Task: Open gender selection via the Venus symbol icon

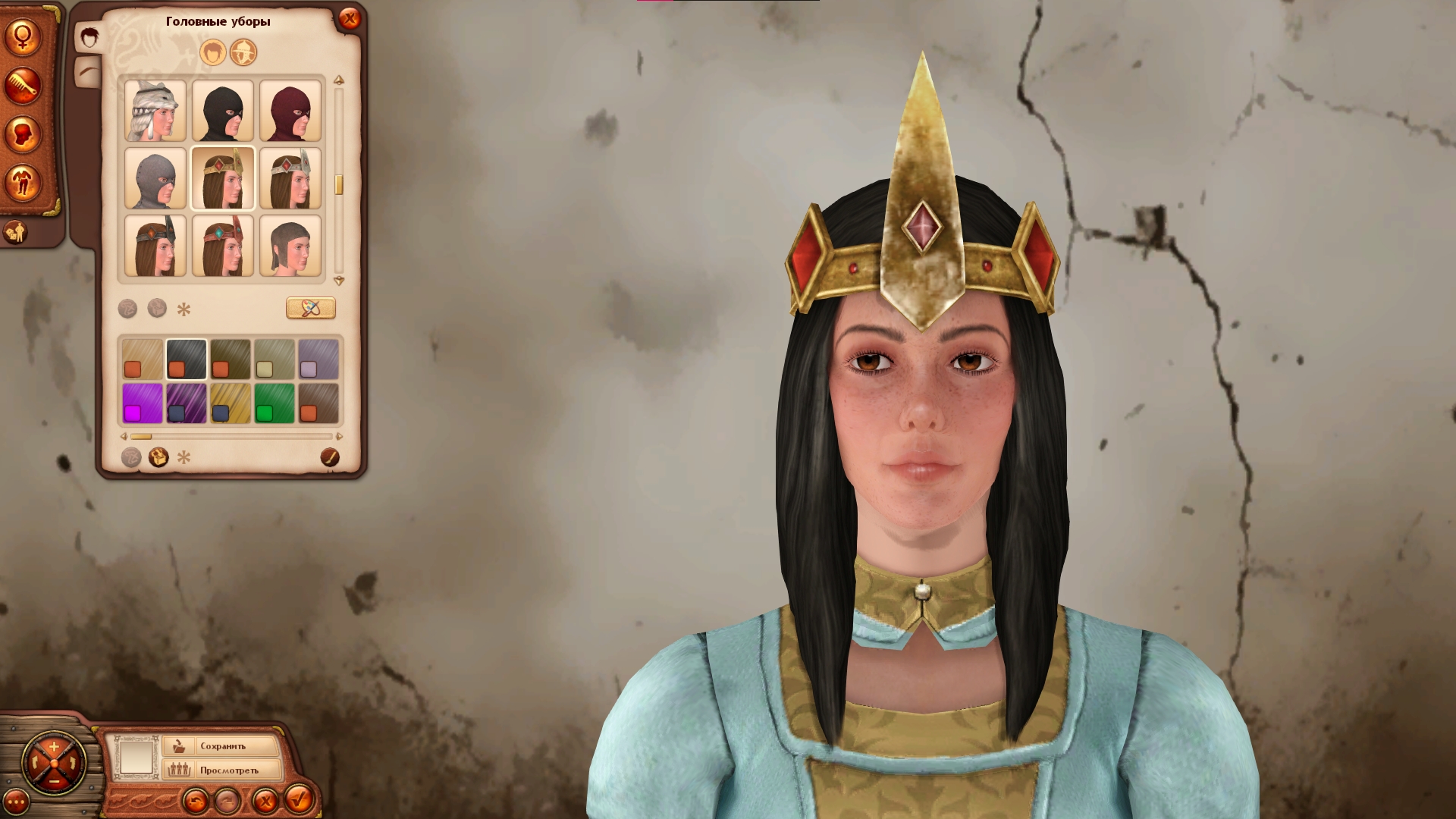Action: pyautogui.click(x=24, y=37)
